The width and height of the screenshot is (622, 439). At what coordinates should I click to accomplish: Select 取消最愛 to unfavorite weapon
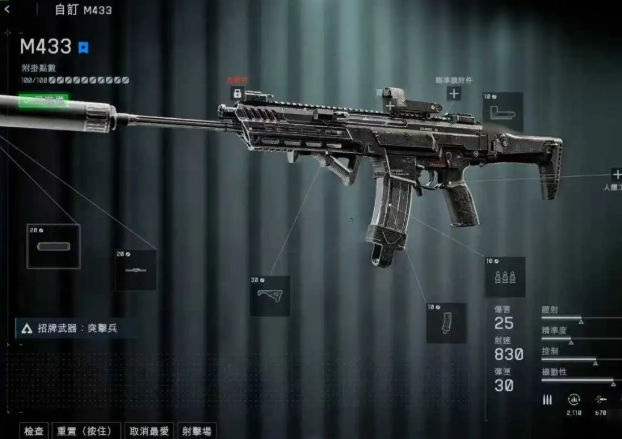[x=151, y=430]
